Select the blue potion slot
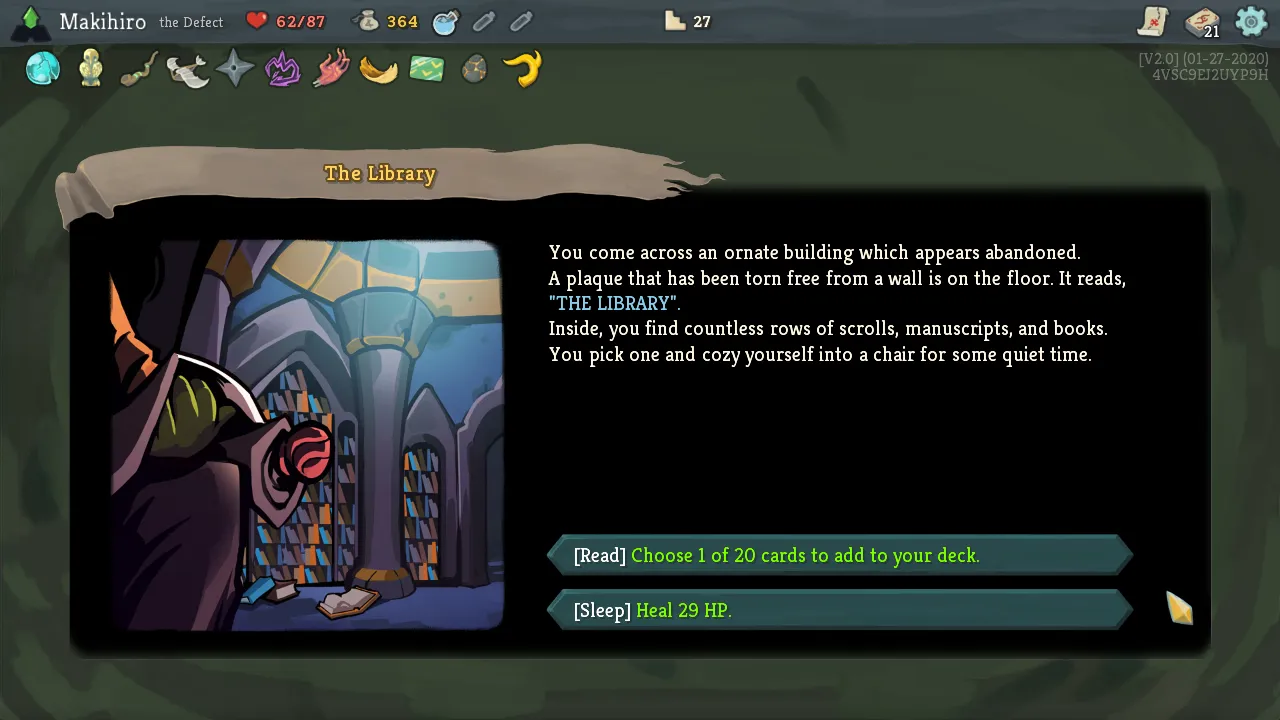1280x720 pixels. click(446, 21)
